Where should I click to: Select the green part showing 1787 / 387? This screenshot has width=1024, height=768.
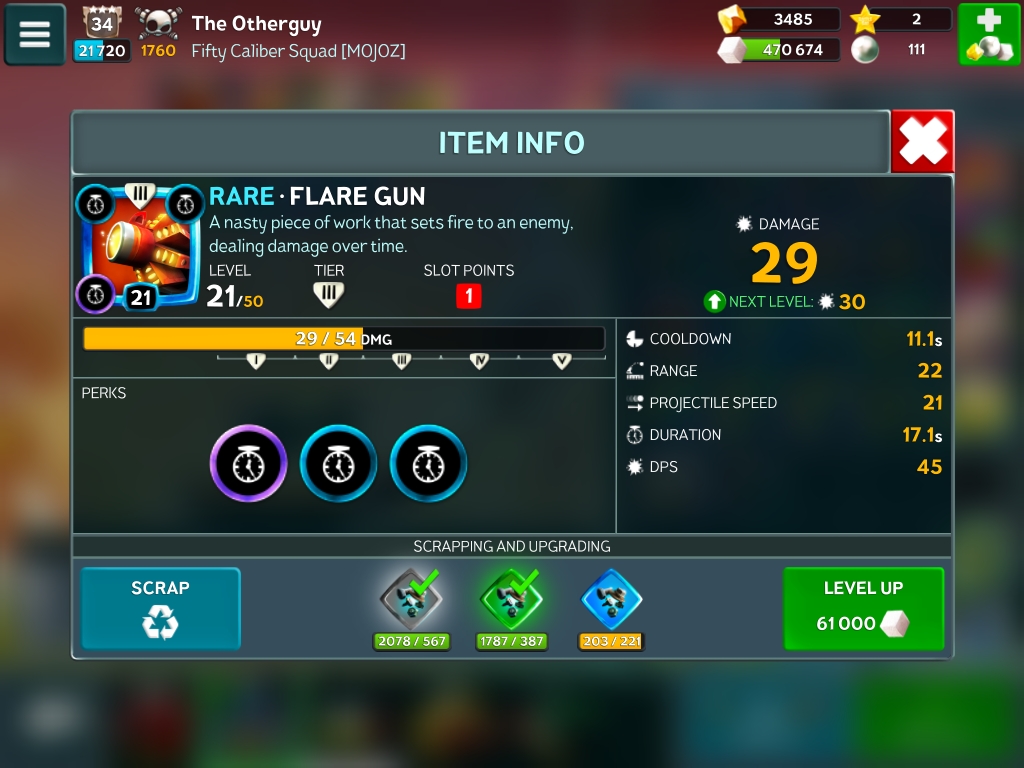pos(511,602)
